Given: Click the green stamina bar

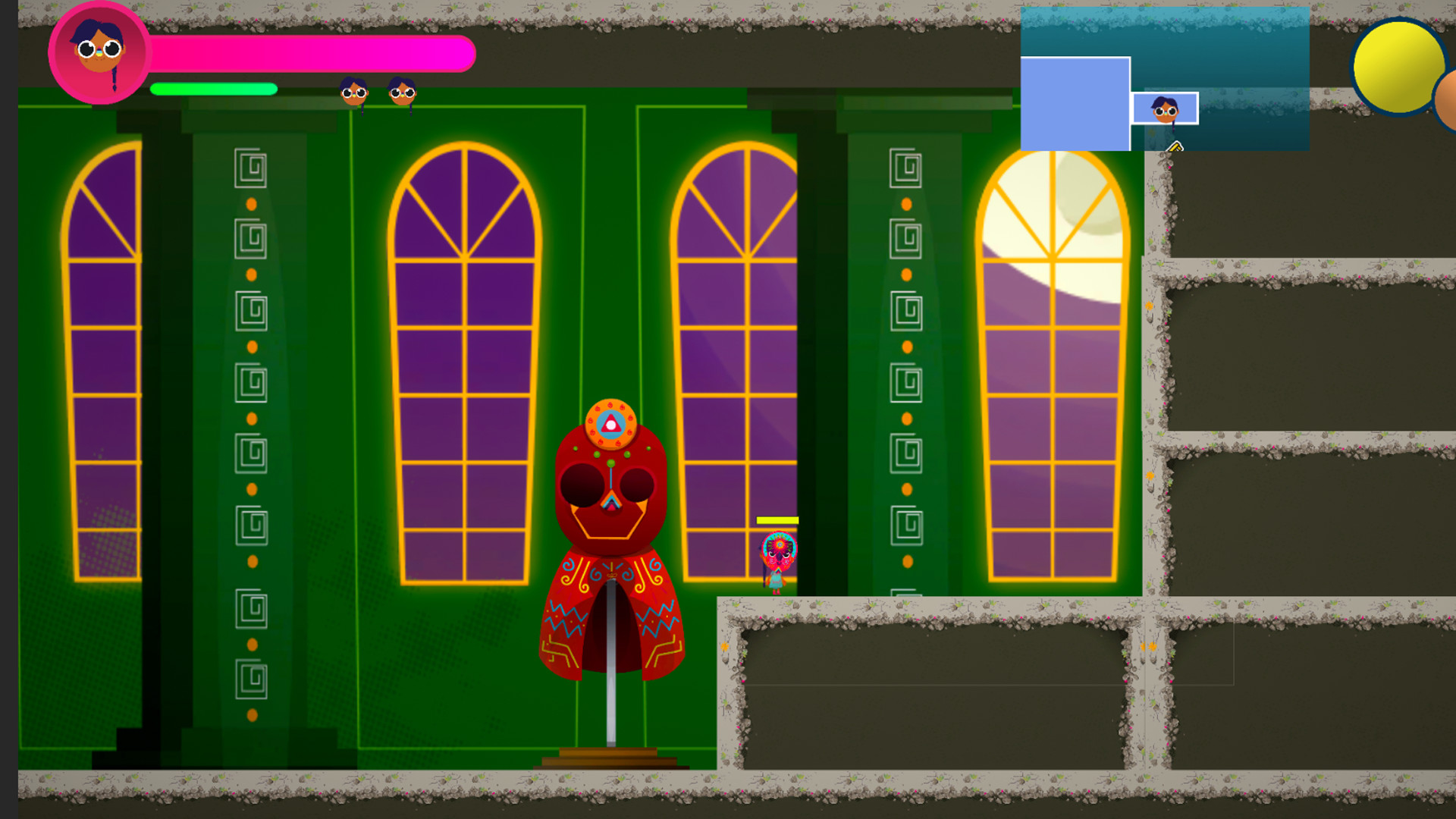Looking at the screenshot, I should point(212,89).
